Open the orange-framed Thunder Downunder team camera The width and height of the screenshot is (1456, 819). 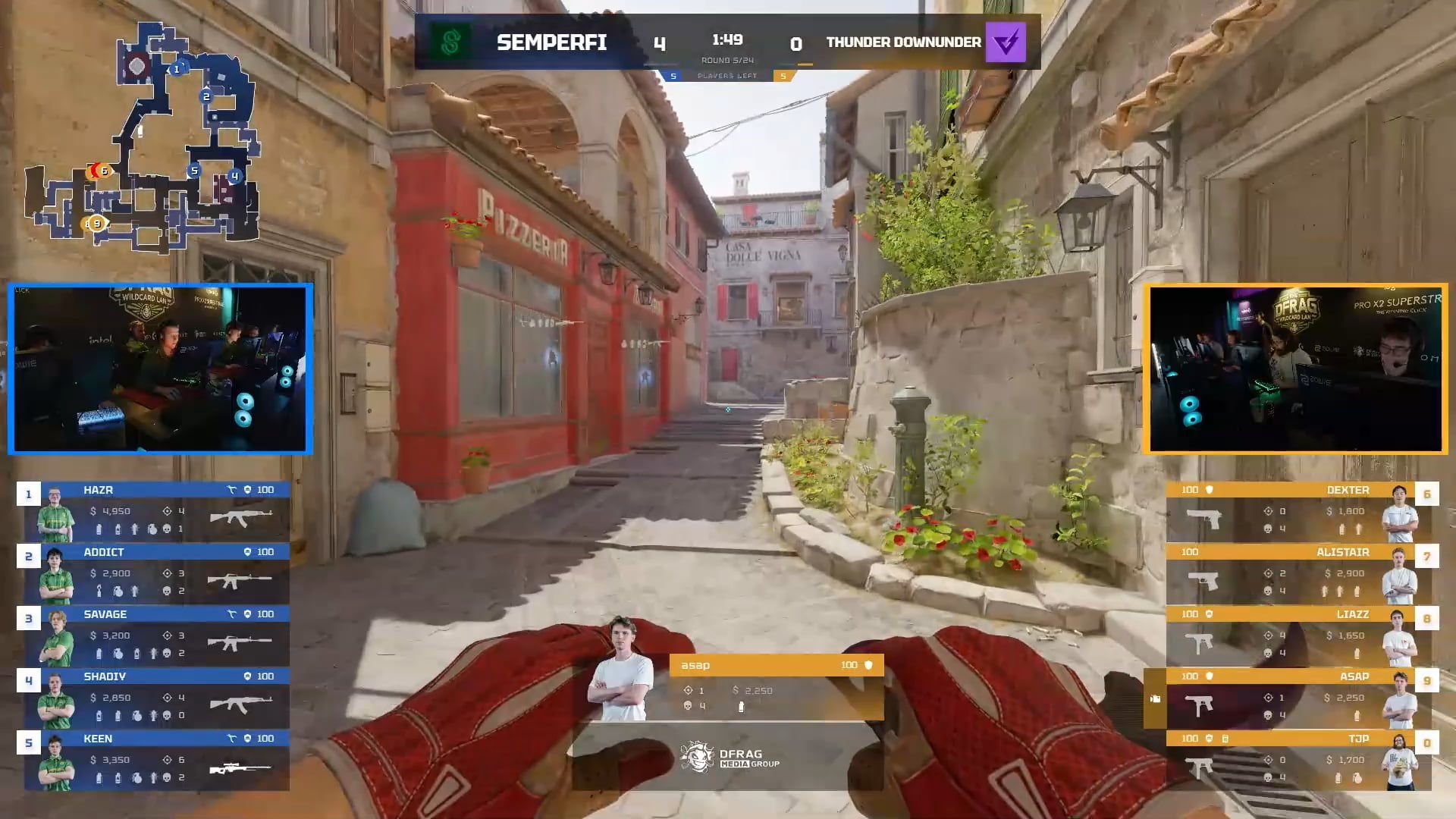(1295, 369)
